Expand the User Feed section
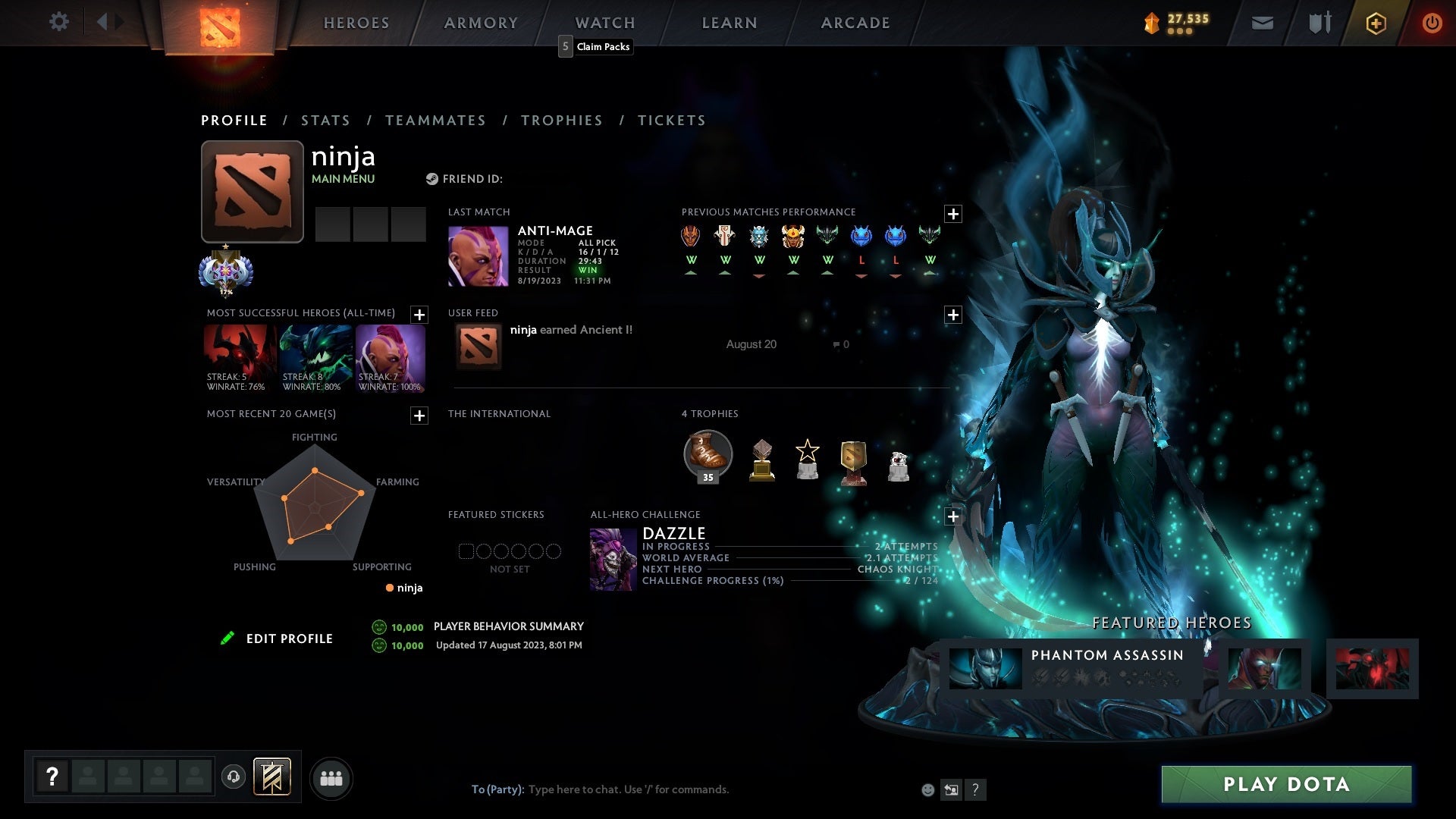Screen dimensions: 1456x819 click(x=953, y=314)
